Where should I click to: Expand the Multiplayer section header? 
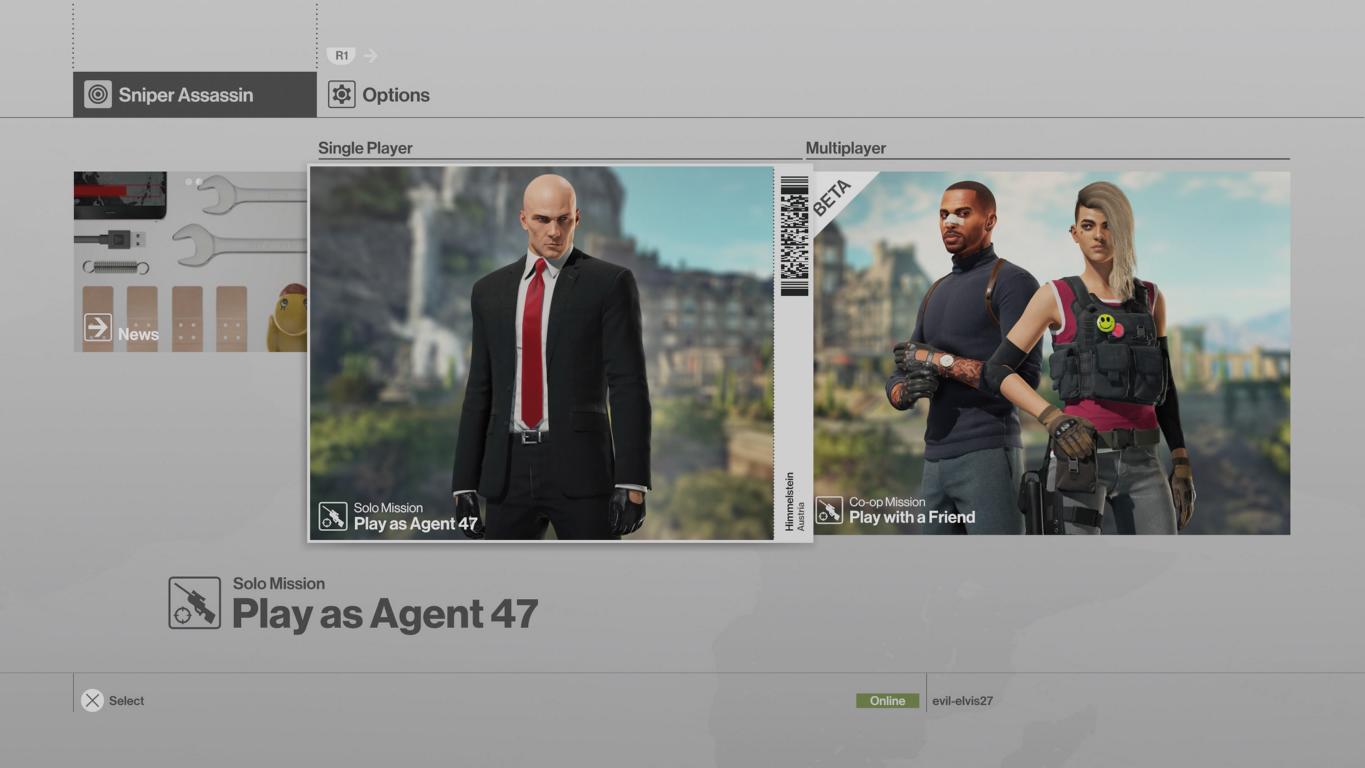pyautogui.click(x=846, y=147)
